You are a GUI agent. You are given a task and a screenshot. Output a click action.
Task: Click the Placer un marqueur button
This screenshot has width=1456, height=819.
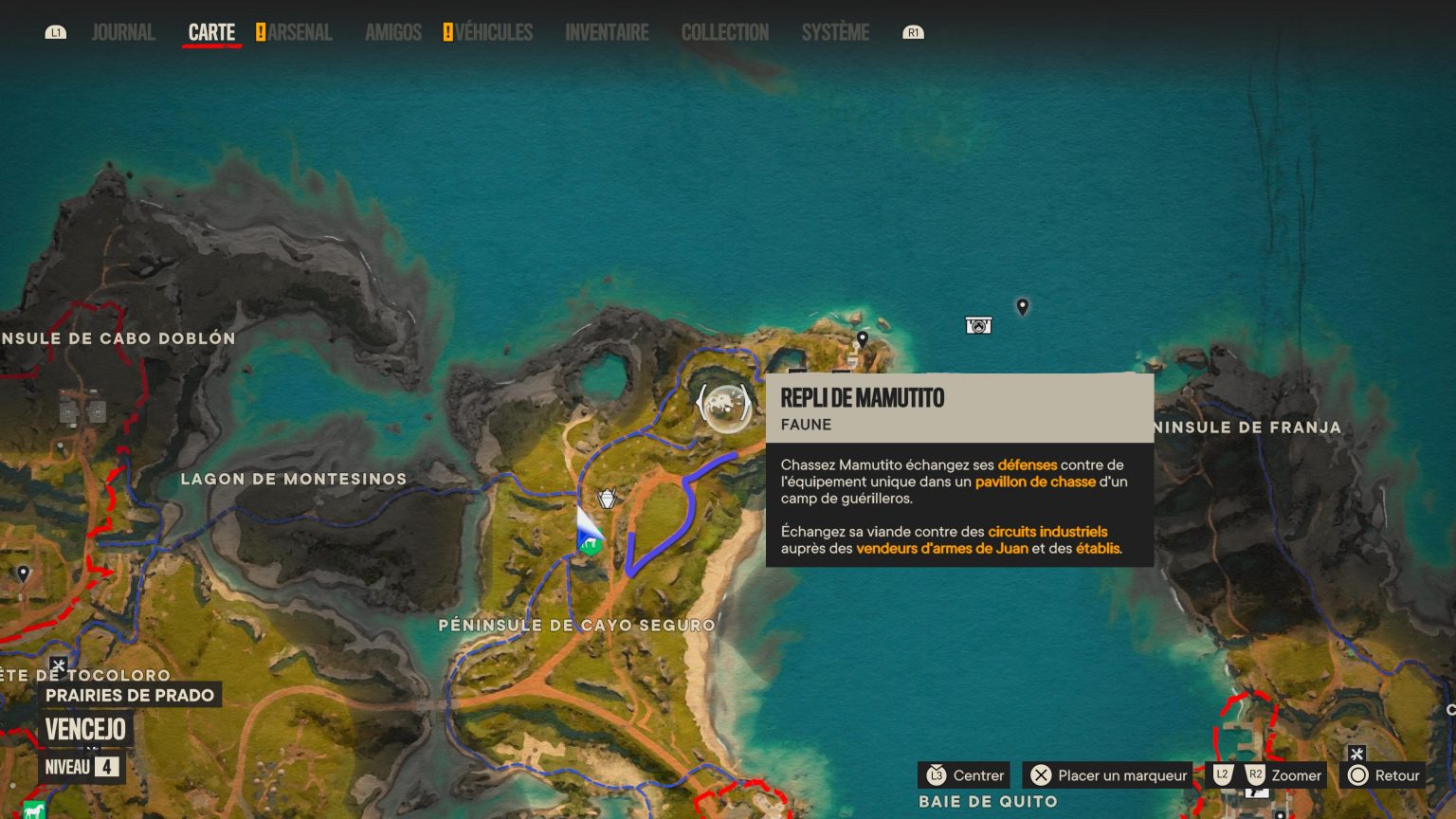click(1107, 775)
